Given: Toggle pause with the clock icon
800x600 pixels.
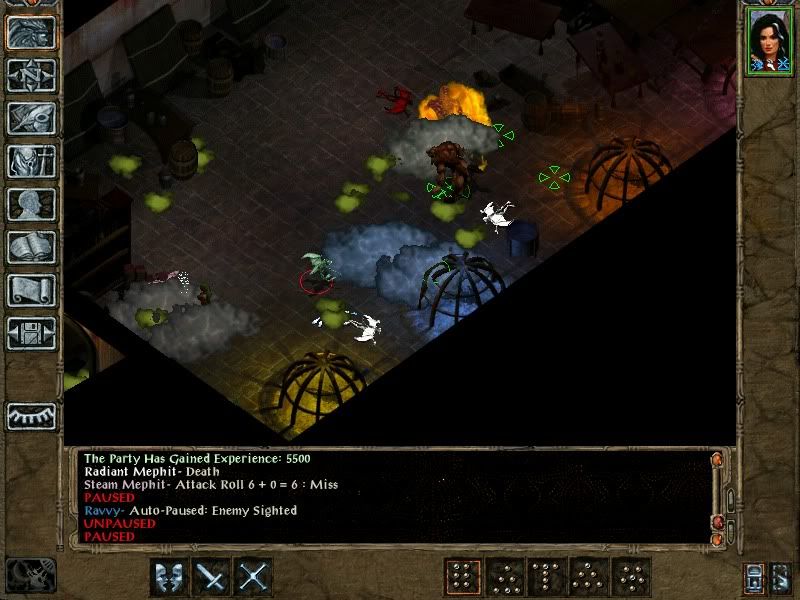Looking at the screenshot, I should point(30,575).
